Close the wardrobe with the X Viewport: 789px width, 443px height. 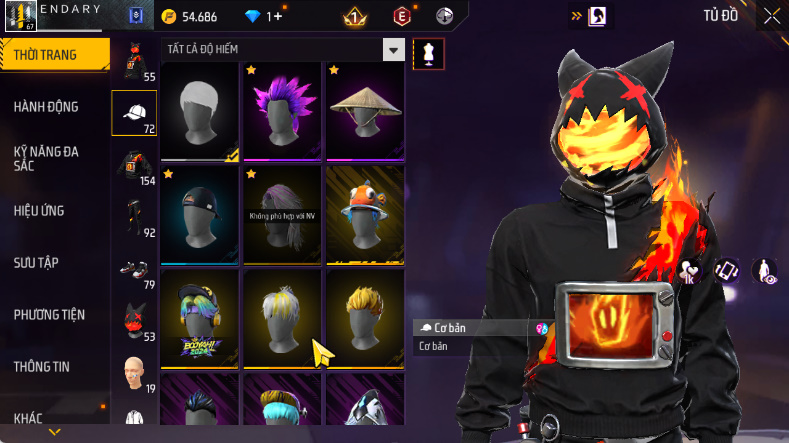772,15
